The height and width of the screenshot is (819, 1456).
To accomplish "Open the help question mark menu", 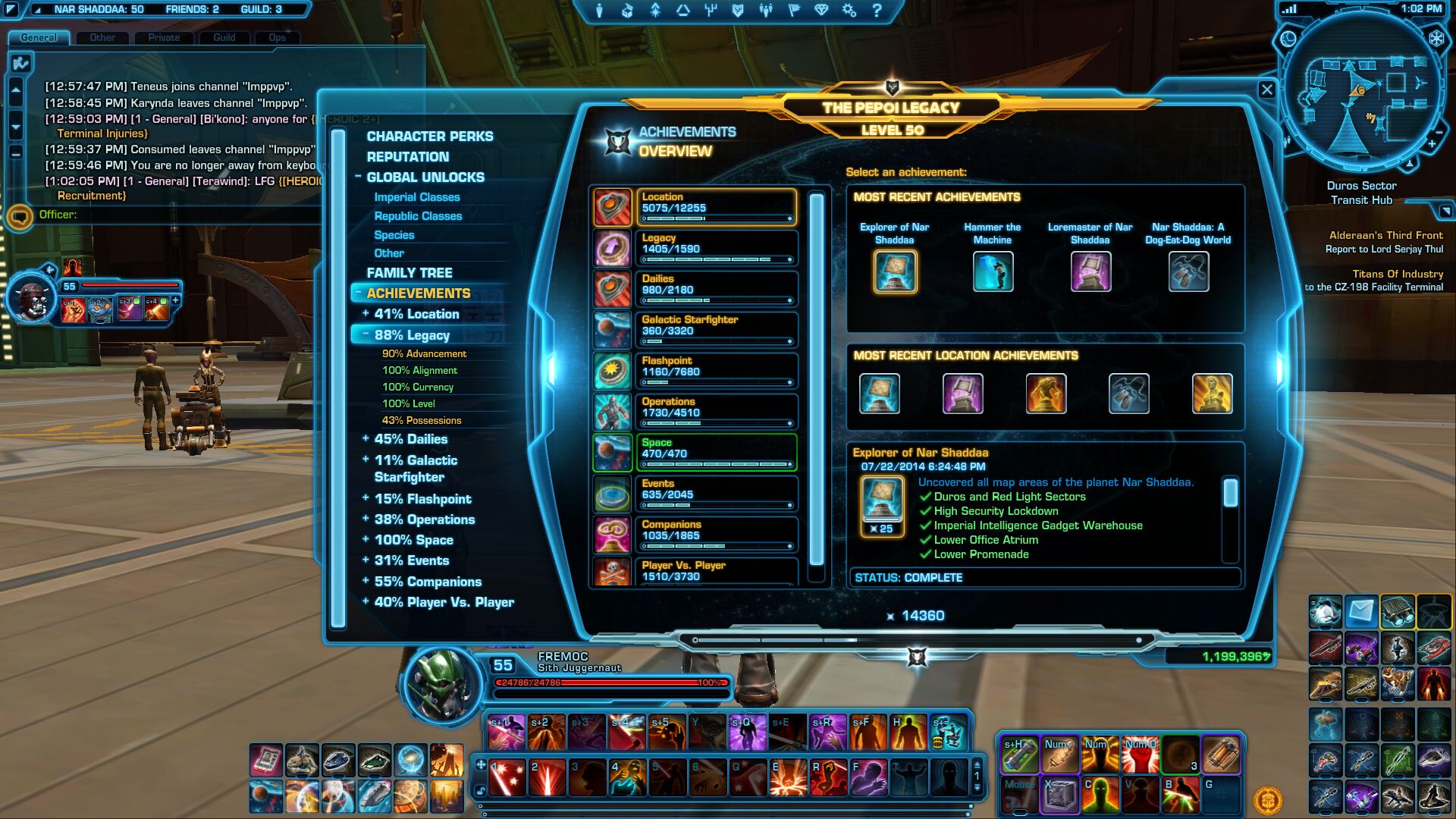I will coord(877,11).
